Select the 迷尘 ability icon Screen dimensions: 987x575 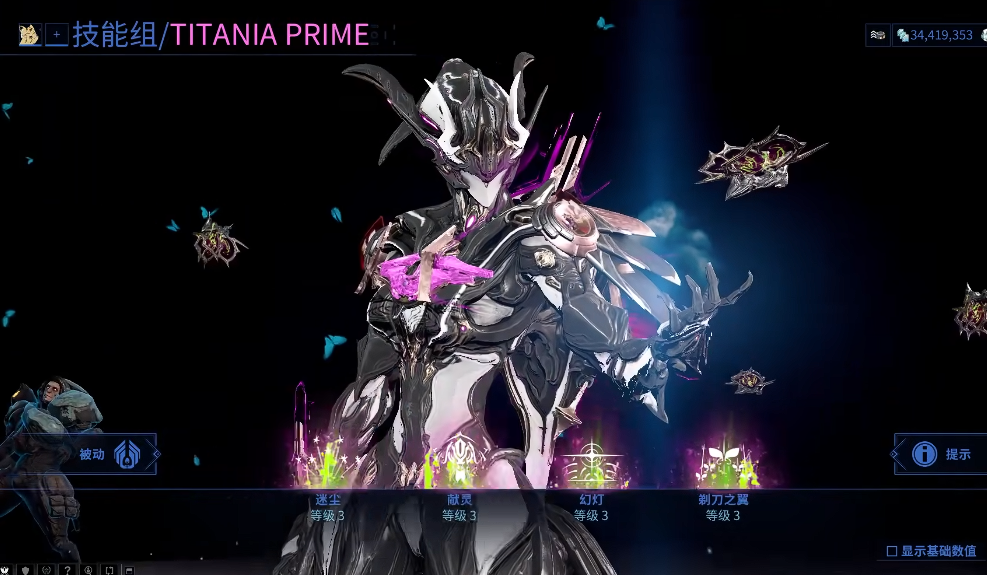tap(327, 463)
